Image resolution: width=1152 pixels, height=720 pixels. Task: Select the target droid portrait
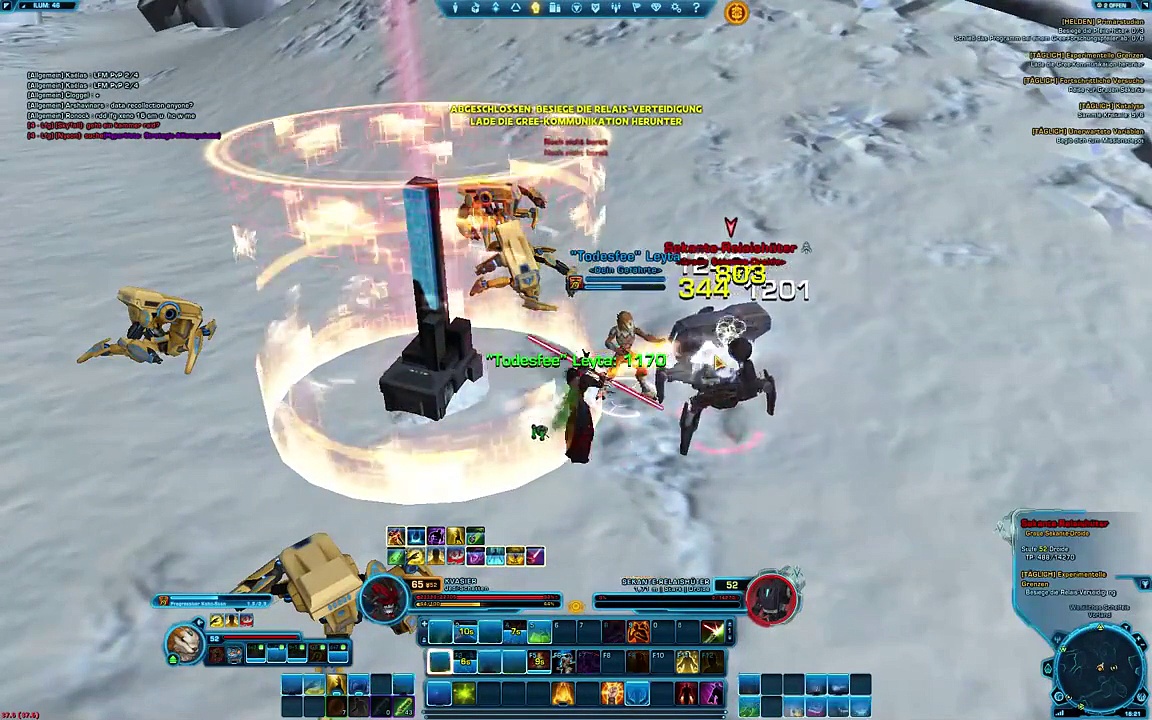[x=770, y=598]
